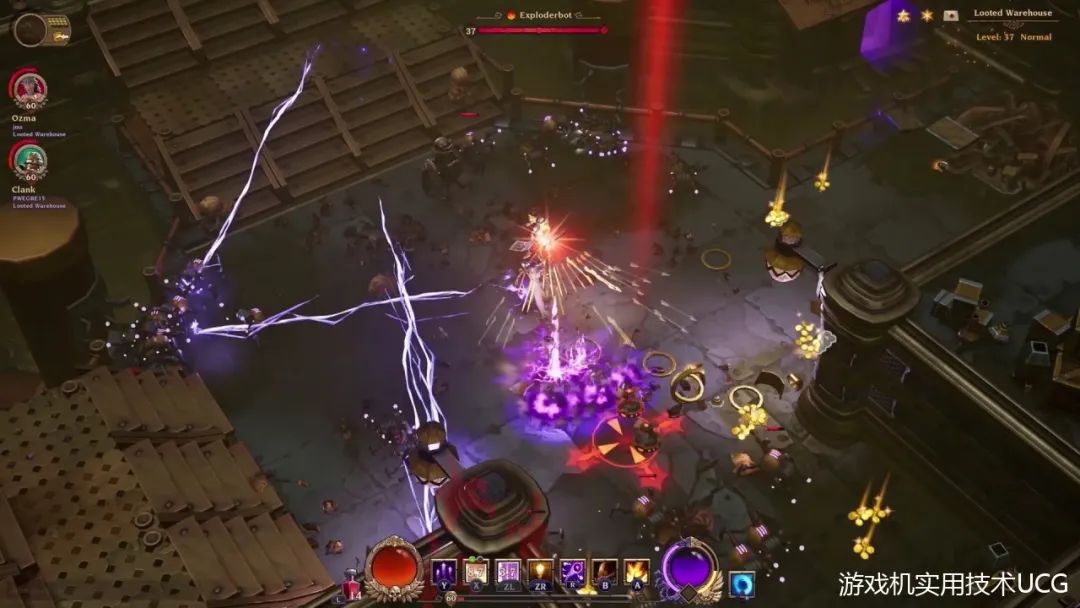The width and height of the screenshot is (1080, 608).
Task: Select Clank's party portrait
Action: 30,161
